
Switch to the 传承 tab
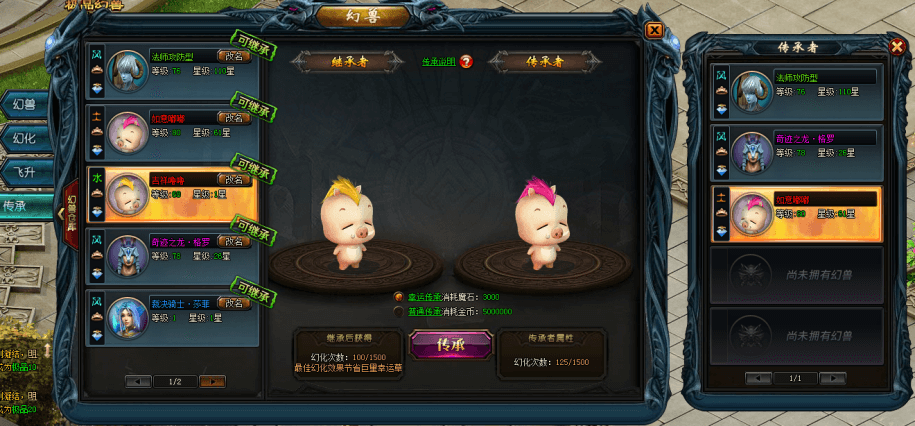click(x=27, y=206)
